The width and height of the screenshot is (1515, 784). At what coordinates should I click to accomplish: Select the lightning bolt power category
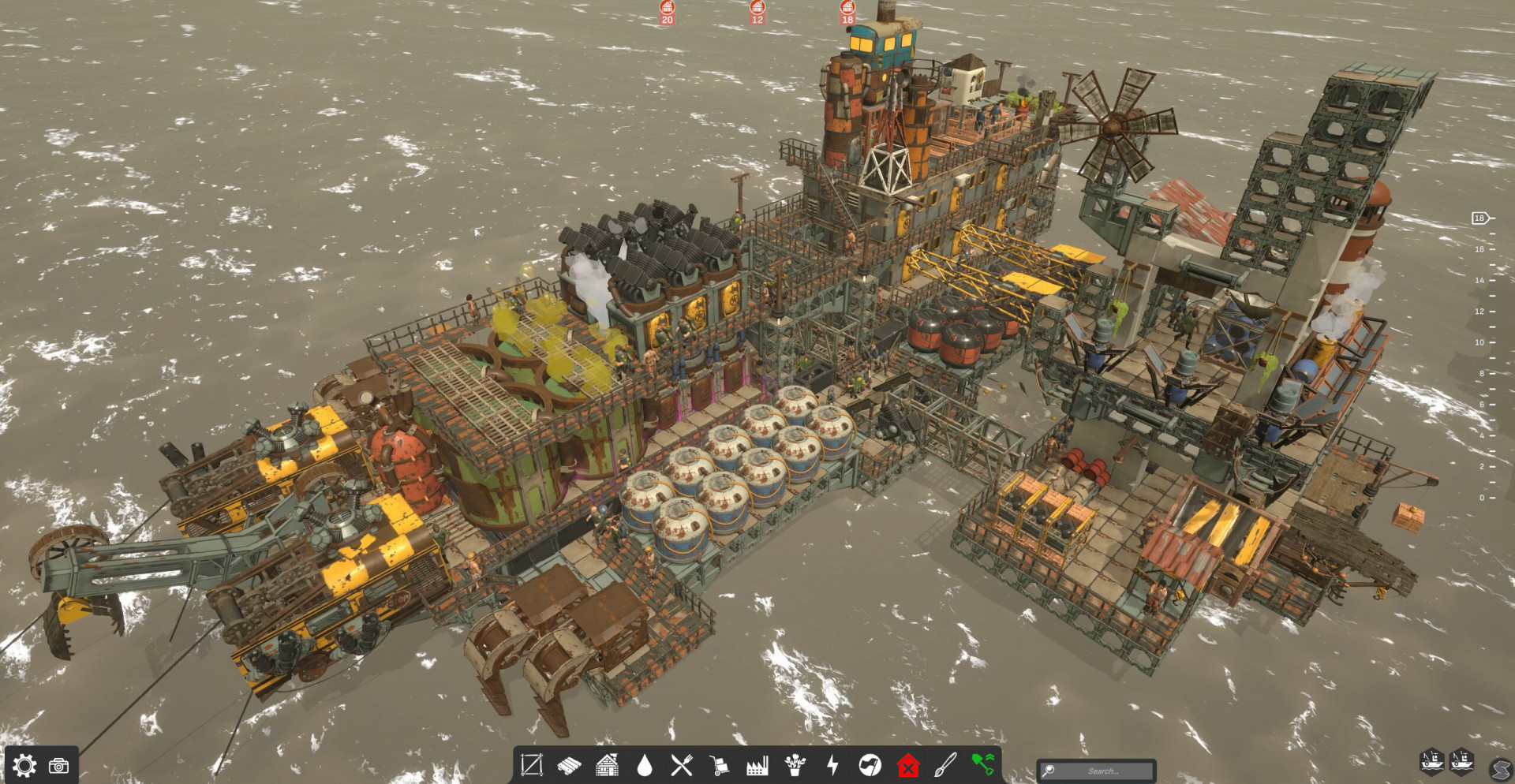[x=832, y=764]
